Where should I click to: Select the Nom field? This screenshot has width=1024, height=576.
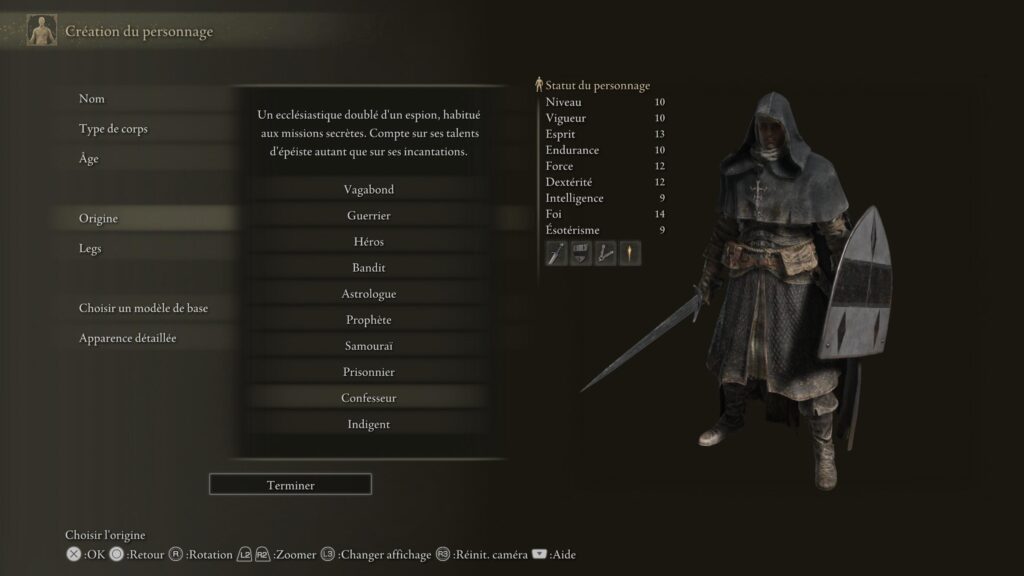(92, 99)
